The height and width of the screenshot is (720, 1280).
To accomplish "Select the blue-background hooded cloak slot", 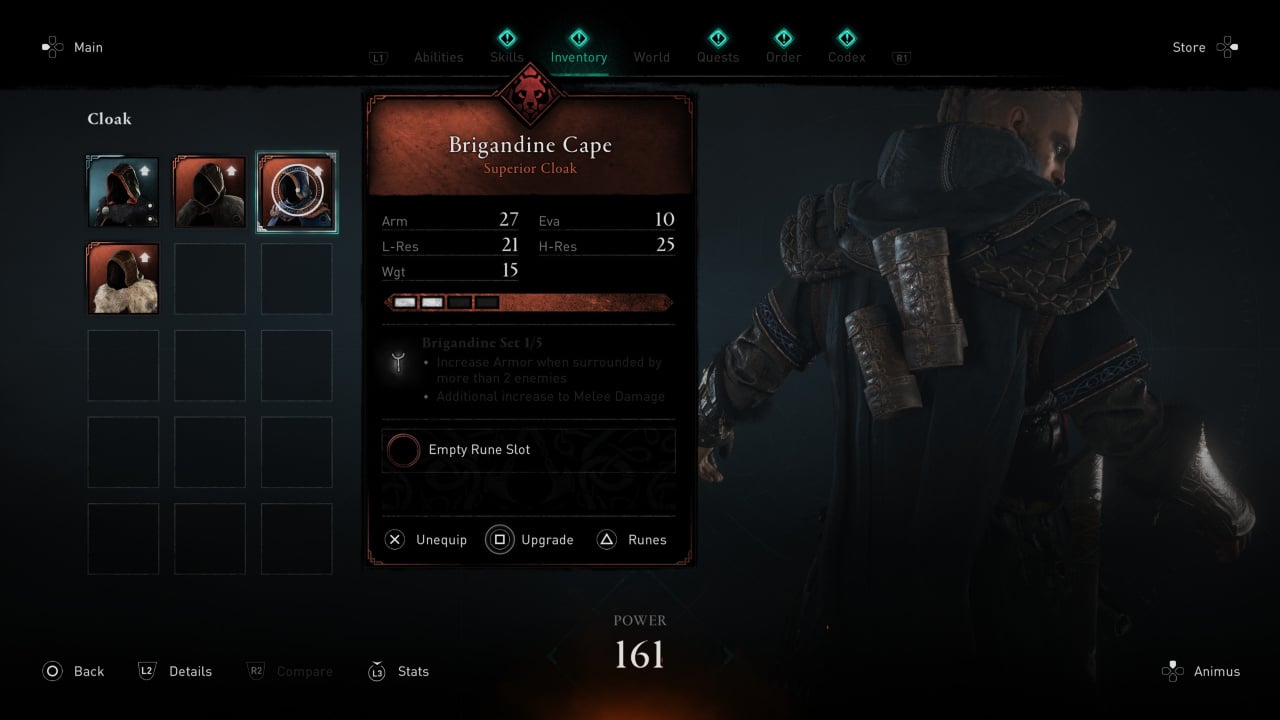I will point(123,192).
